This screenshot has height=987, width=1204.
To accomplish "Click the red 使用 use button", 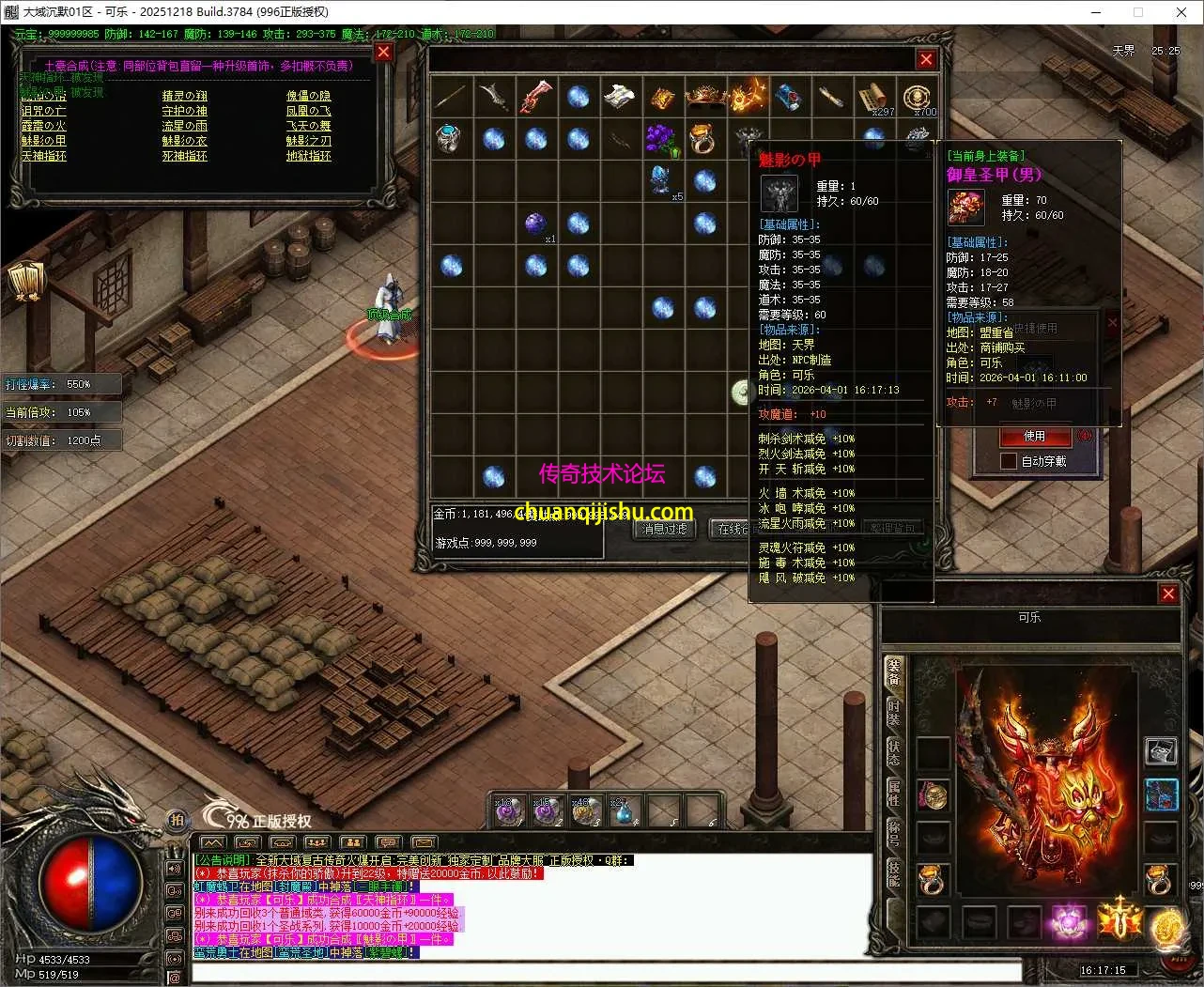I will [x=1033, y=437].
